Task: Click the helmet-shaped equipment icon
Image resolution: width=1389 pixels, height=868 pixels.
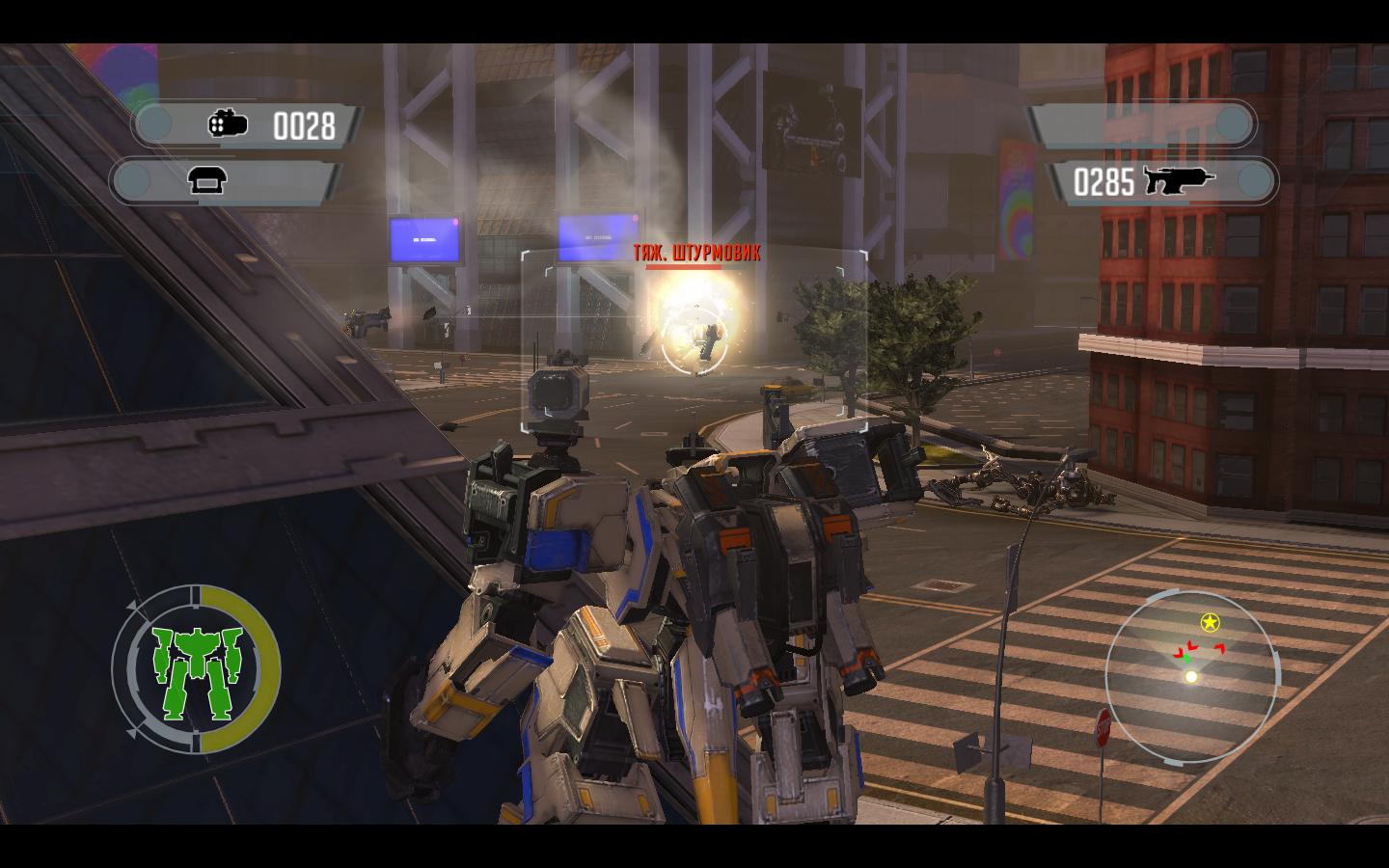Action: 206,181
